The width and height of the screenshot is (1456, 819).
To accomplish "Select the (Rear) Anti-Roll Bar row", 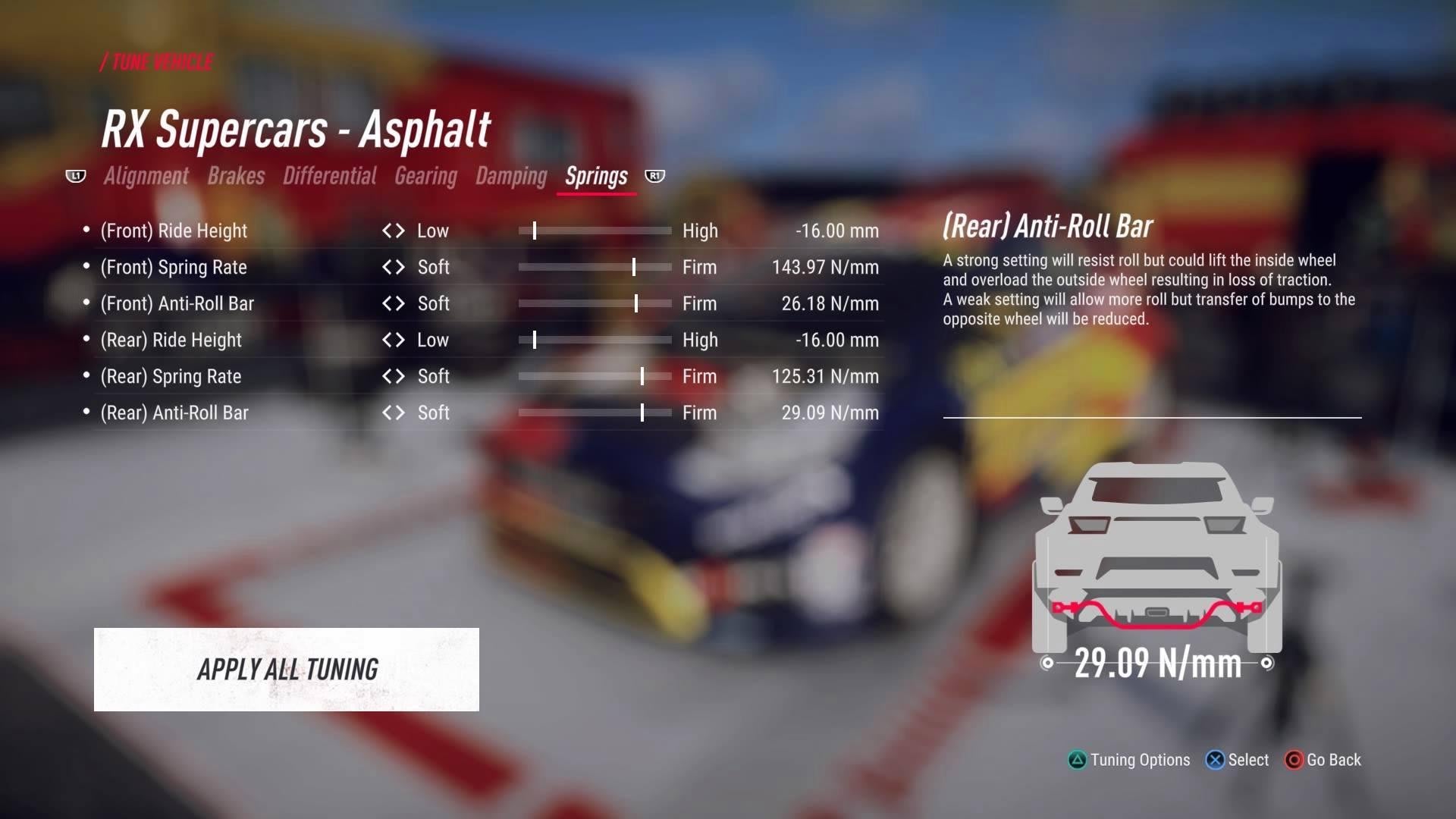I will pos(174,413).
